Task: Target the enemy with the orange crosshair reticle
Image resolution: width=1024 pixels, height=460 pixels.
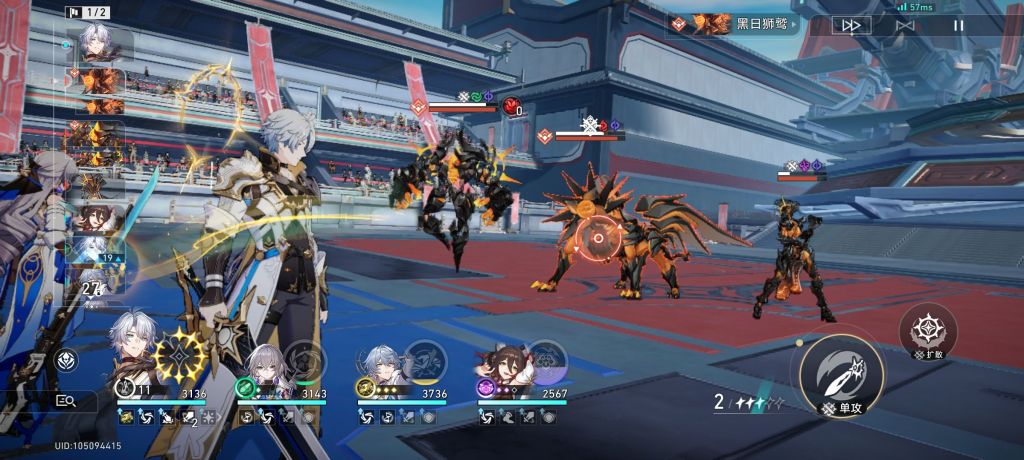Action: pyautogui.click(x=598, y=238)
